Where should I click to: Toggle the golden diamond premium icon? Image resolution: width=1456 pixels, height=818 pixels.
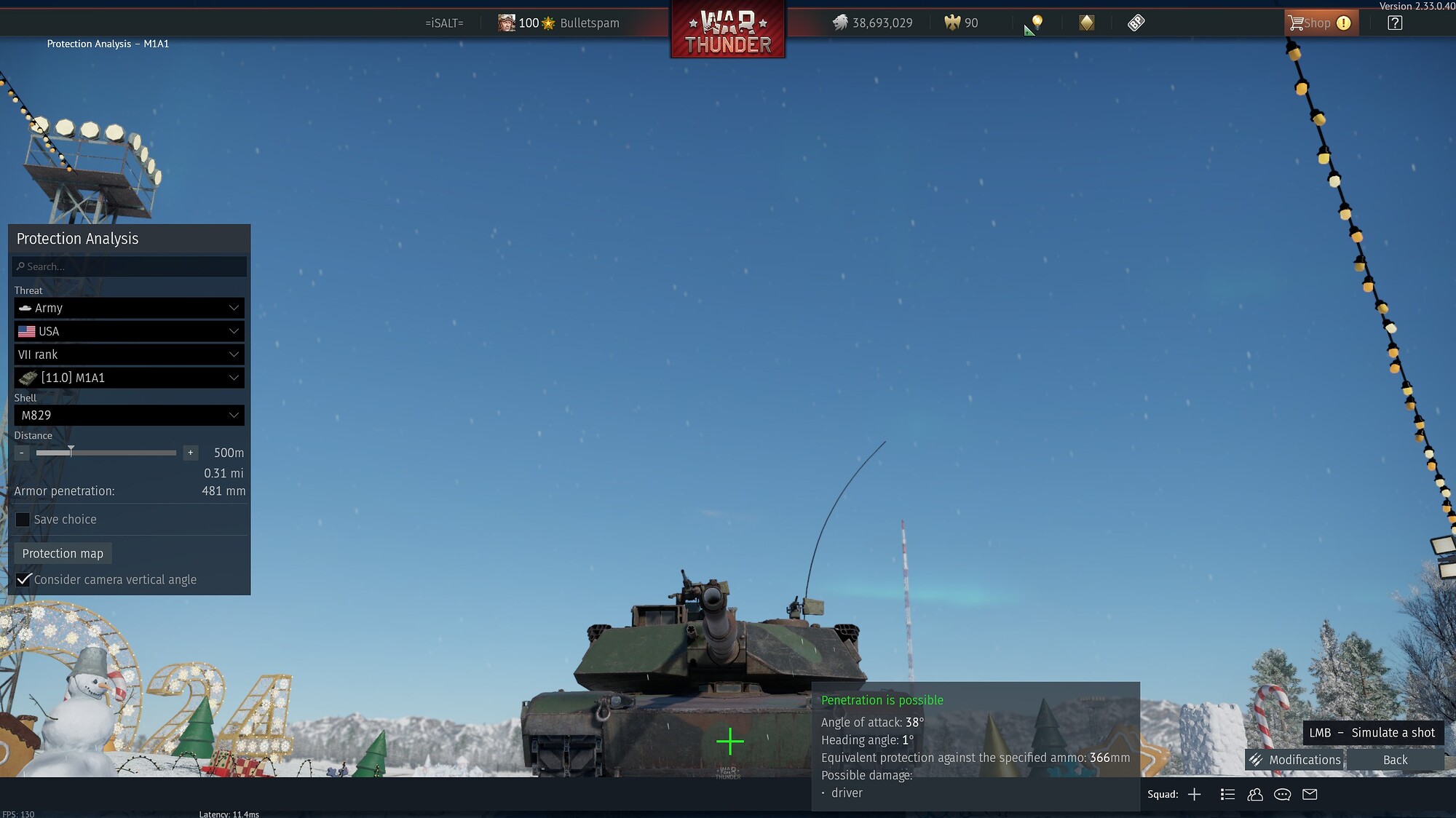click(x=1085, y=23)
